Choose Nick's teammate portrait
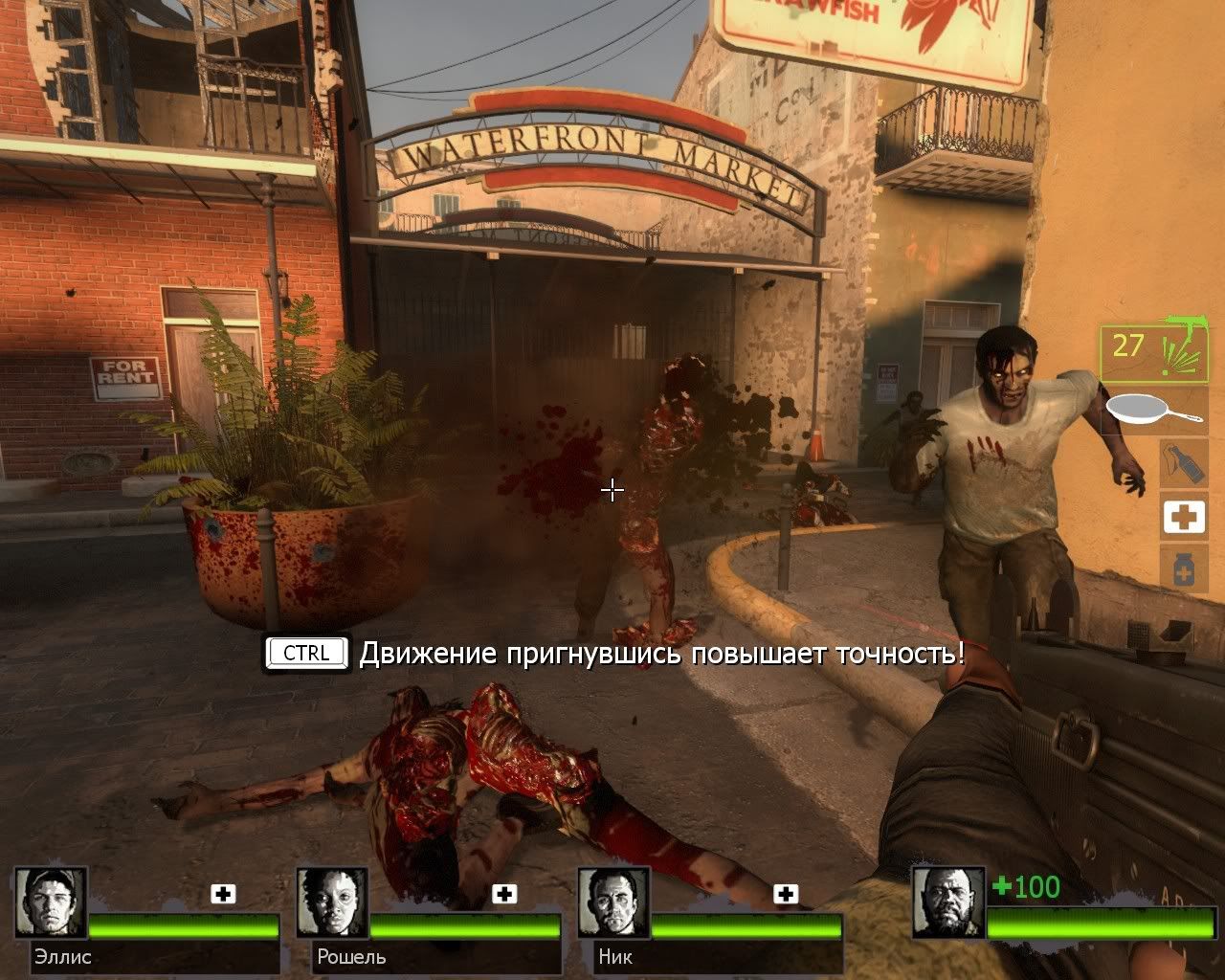The image size is (1225, 980). pyautogui.click(x=613, y=902)
